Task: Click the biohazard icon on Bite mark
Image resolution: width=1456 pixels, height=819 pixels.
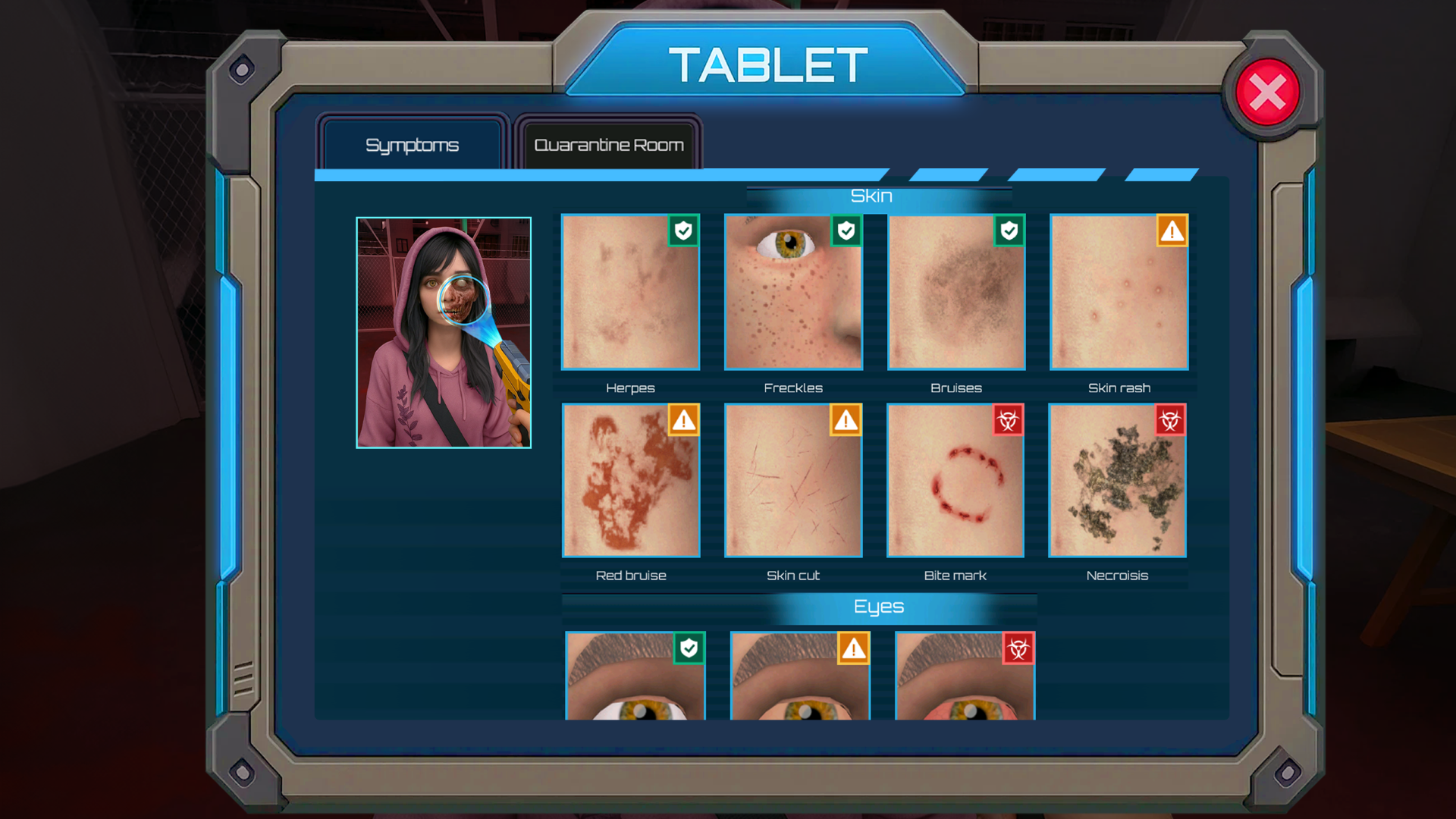Action: 1009,421
